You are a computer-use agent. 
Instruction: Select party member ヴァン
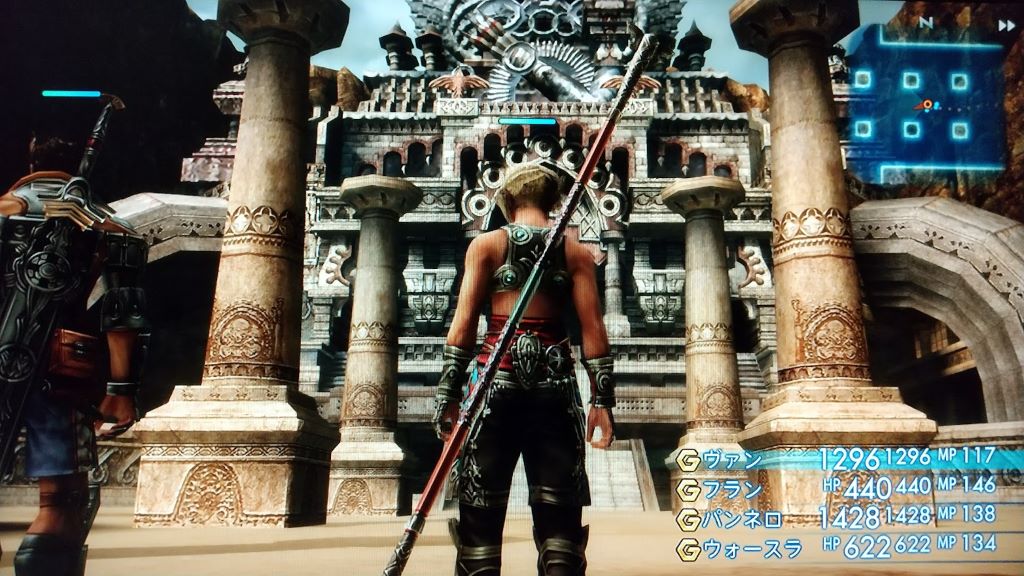(x=734, y=460)
